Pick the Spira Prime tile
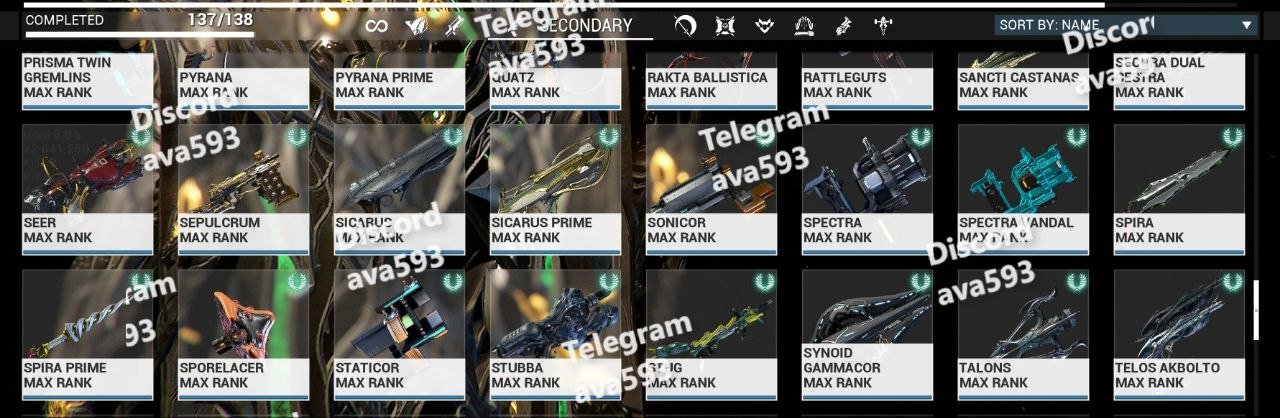 [88, 334]
